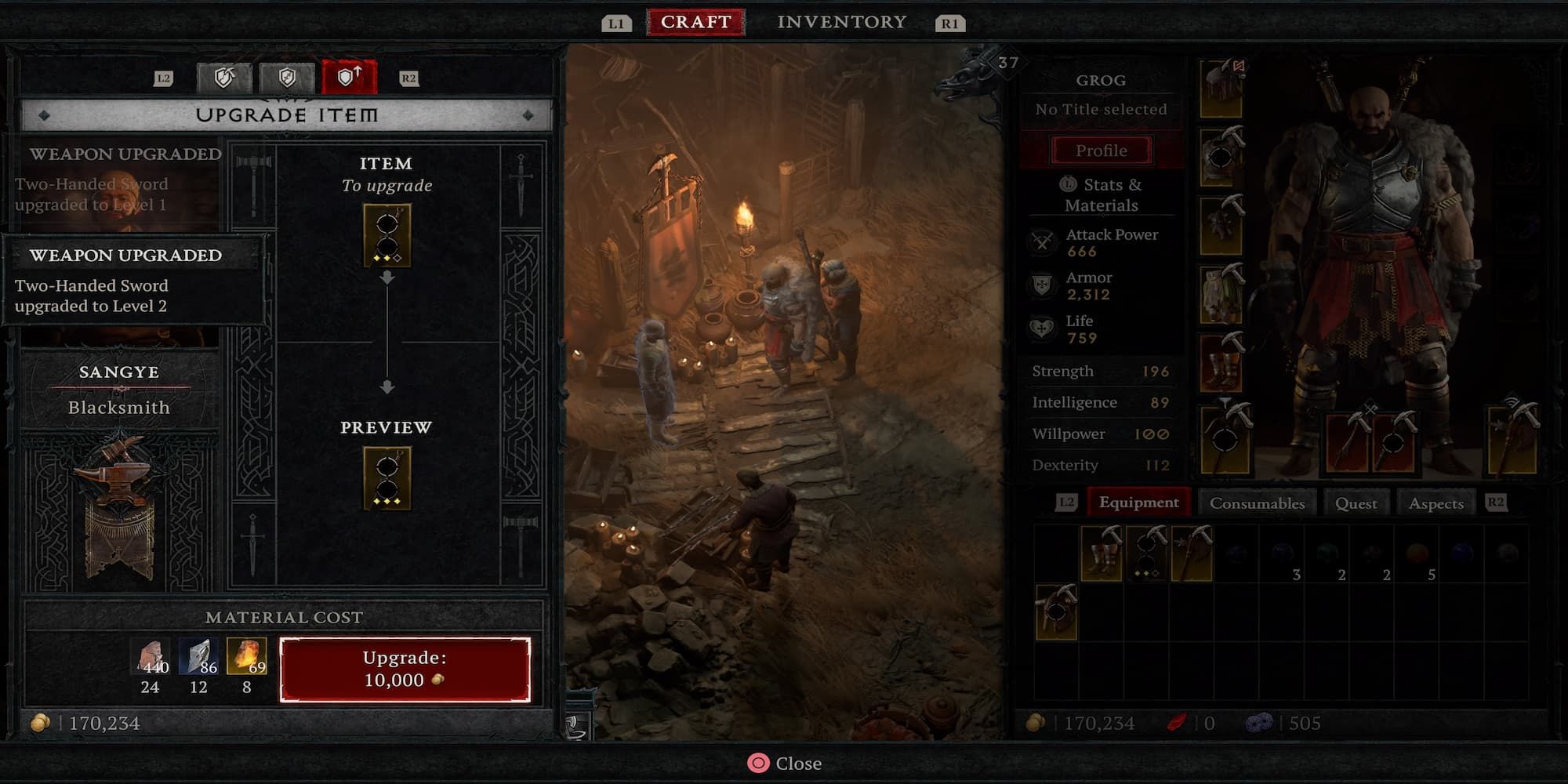The height and width of the screenshot is (784, 1568).
Task: Click the Two-Handed Sword in the Item slot
Action: pos(387,231)
